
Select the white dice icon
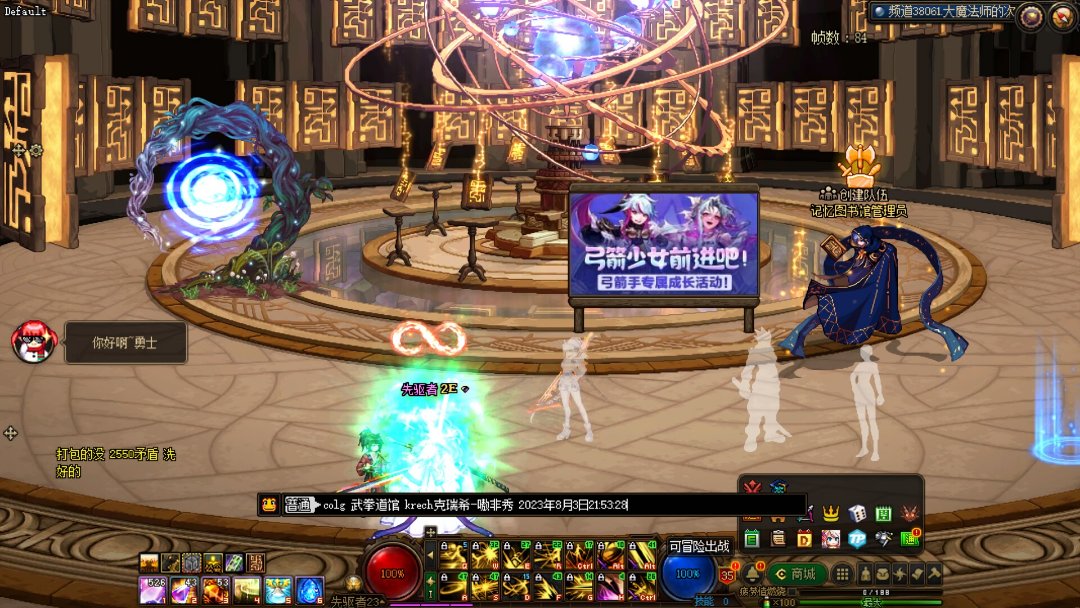pos(857,513)
